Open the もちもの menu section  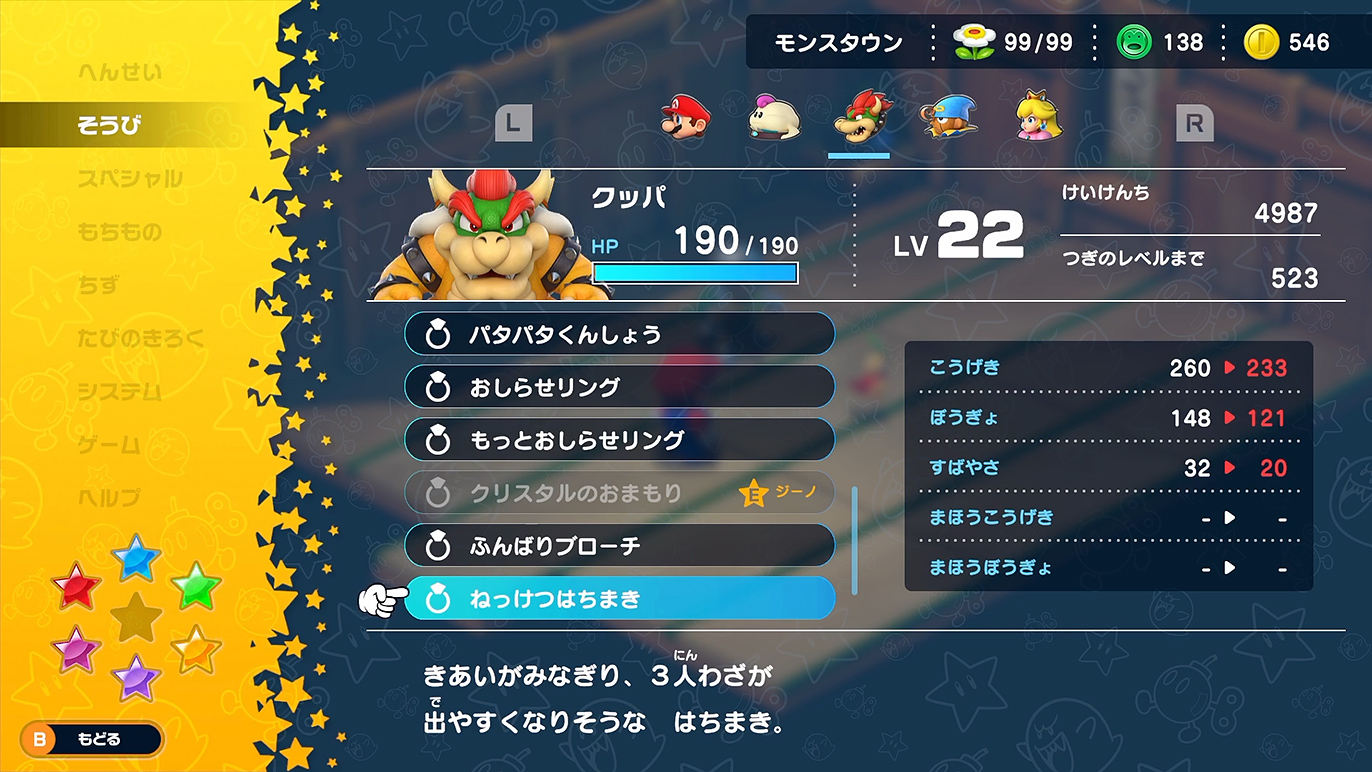118,231
